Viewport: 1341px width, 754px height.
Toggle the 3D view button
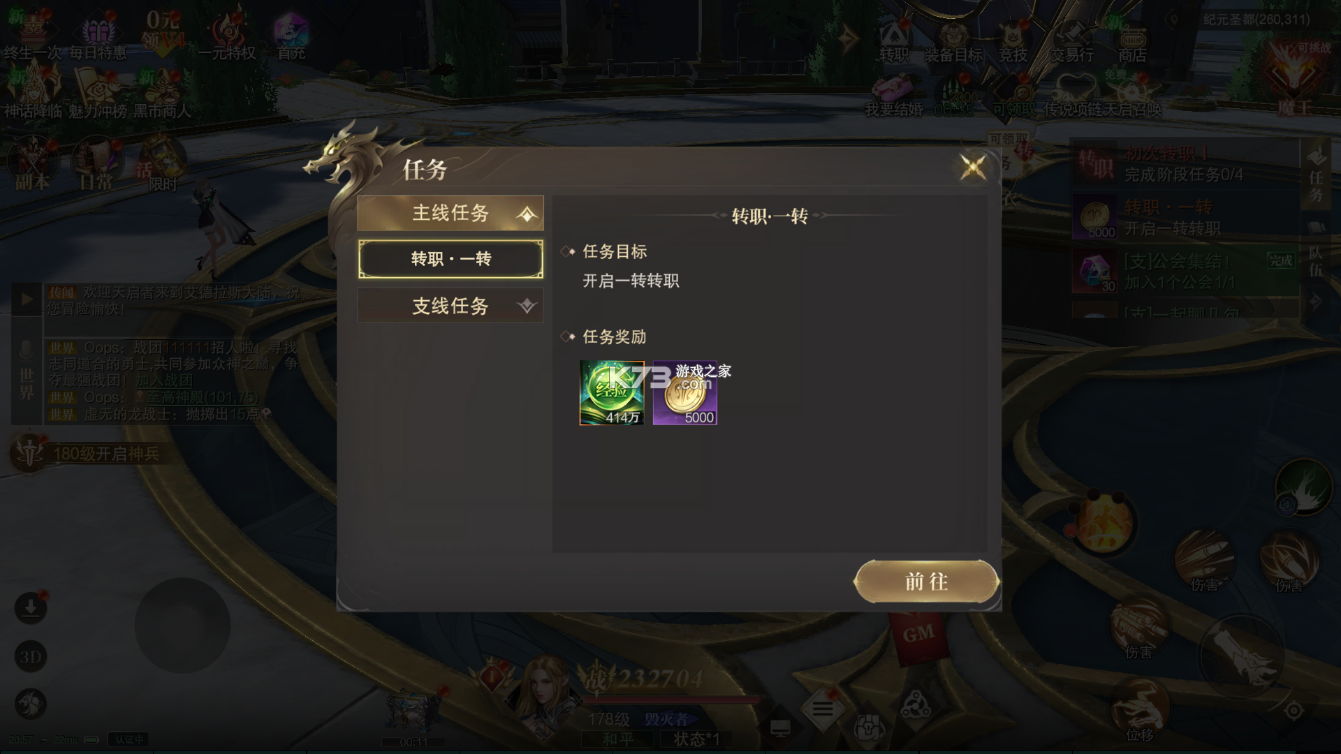(x=29, y=657)
